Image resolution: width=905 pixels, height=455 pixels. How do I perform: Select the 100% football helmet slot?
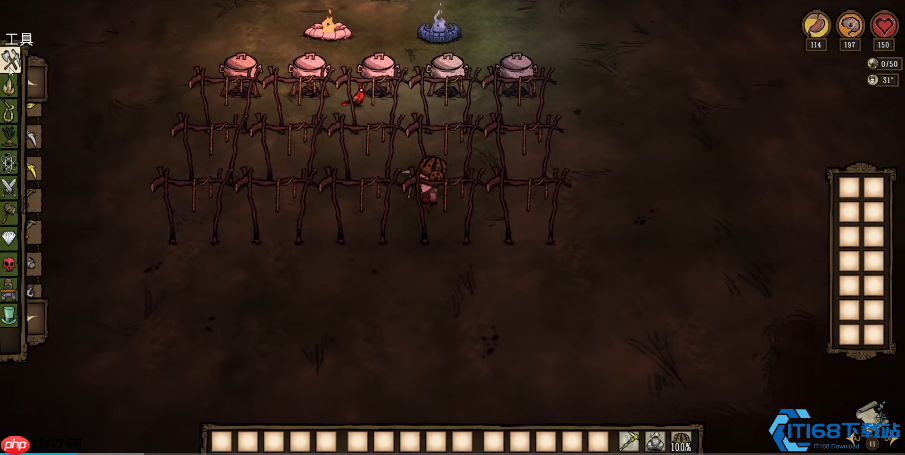(x=681, y=441)
